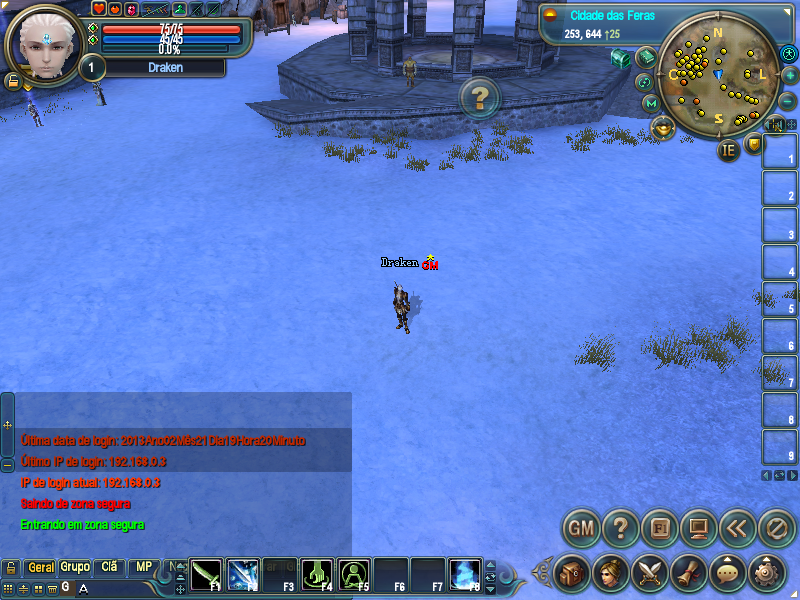Switch to the Grupo chat tab
This screenshot has width=800, height=600.
click(75, 567)
